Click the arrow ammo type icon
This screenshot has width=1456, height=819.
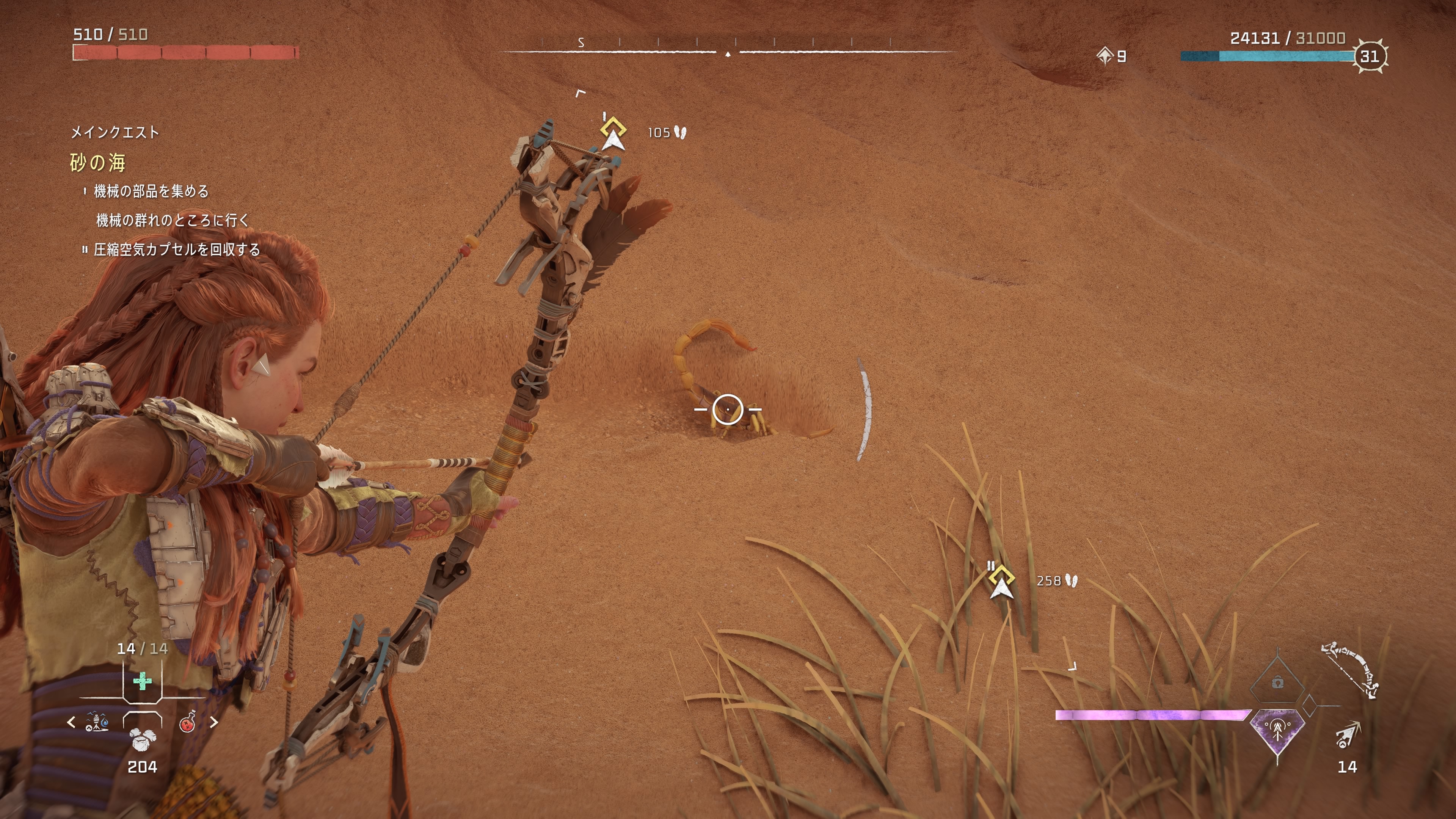tap(1348, 735)
